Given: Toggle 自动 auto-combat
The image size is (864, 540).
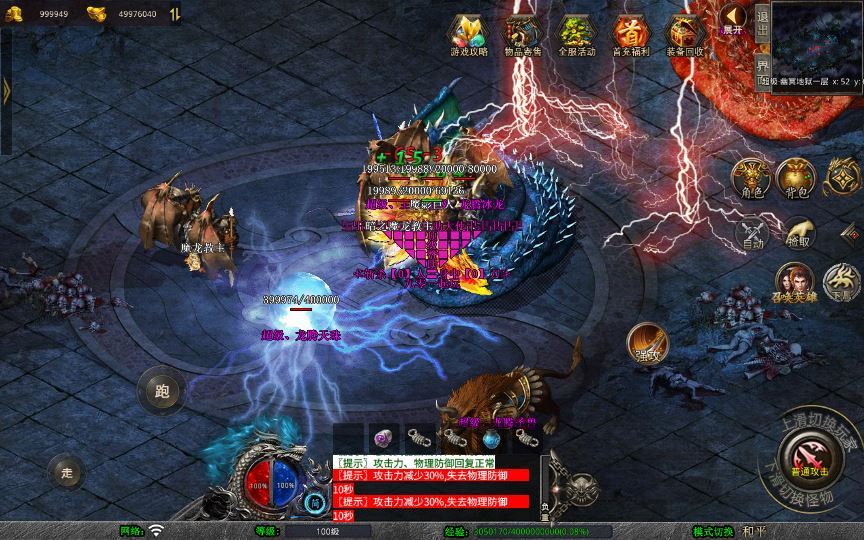Looking at the screenshot, I should pyautogui.click(x=752, y=232).
